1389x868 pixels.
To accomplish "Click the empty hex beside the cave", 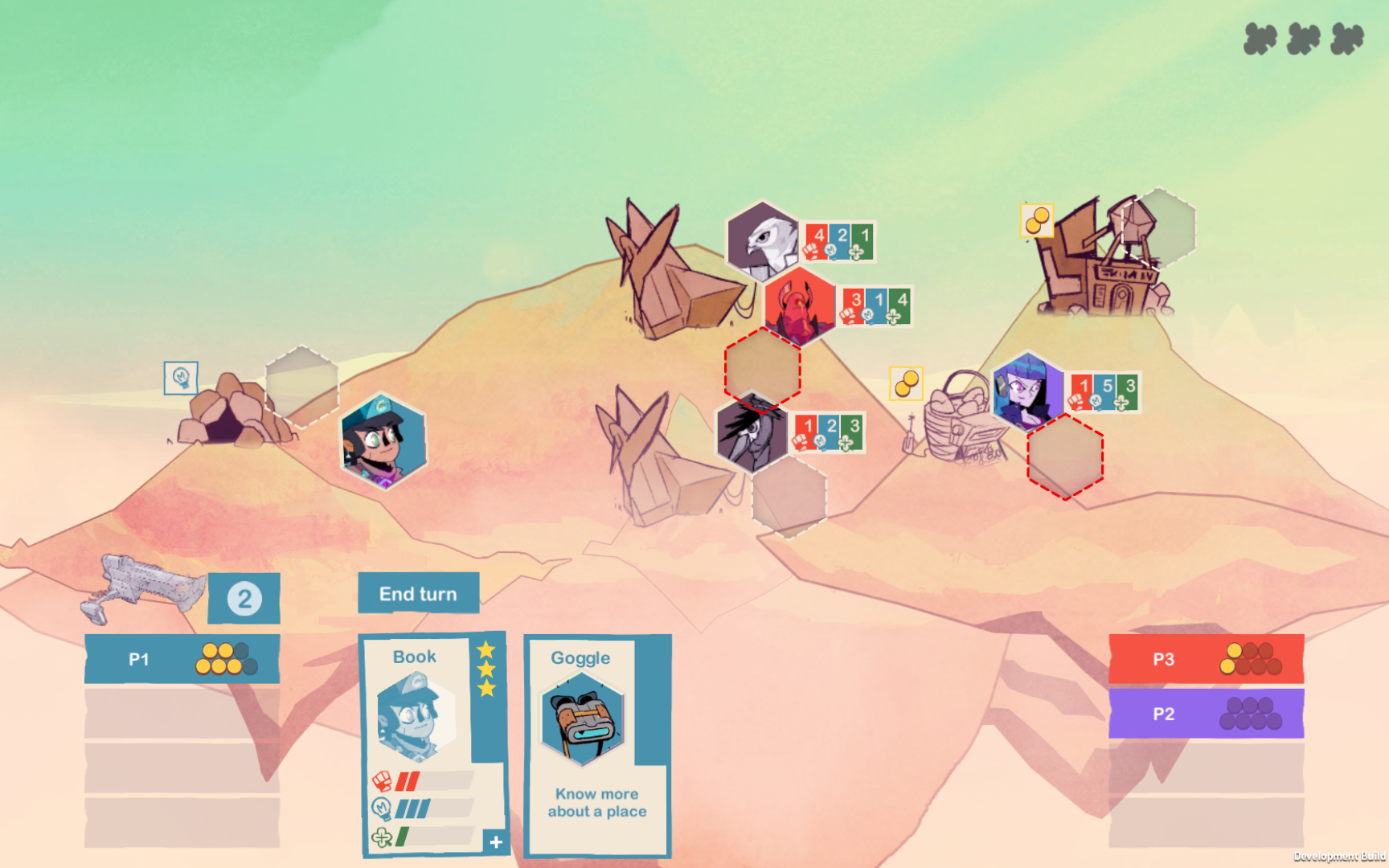I will (301, 387).
